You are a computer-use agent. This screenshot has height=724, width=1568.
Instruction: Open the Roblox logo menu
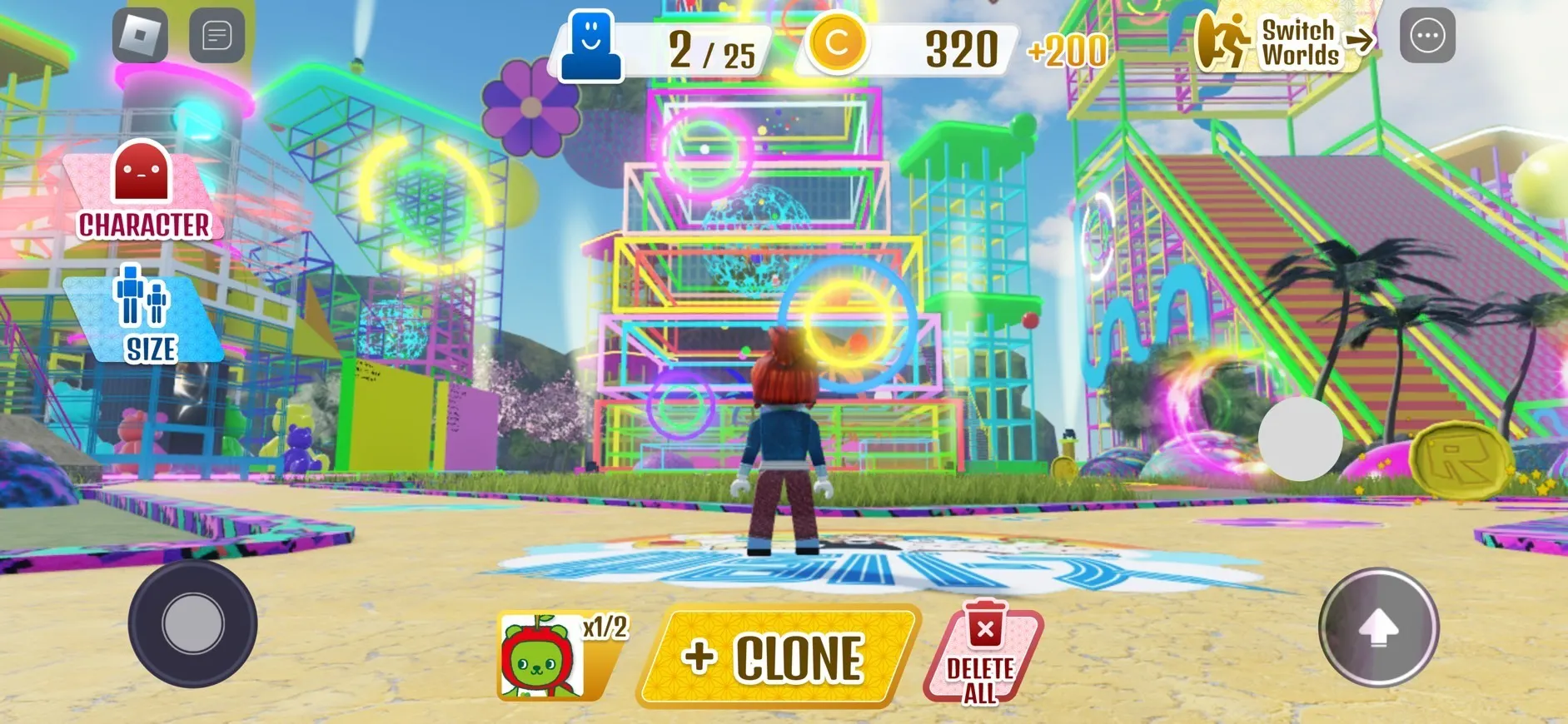click(140, 36)
